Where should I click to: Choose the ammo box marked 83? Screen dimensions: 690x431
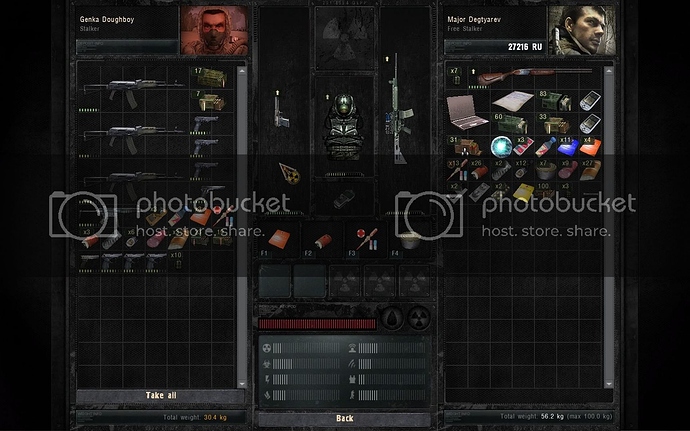click(x=553, y=102)
